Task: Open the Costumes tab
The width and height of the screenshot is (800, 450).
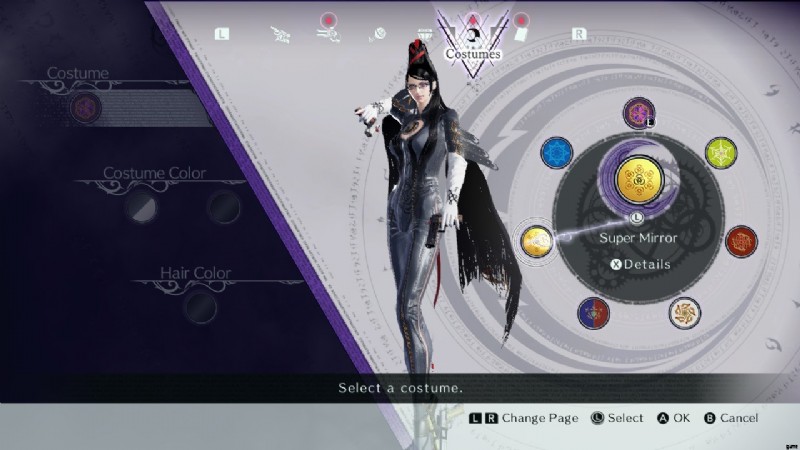Action: [473, 42]
